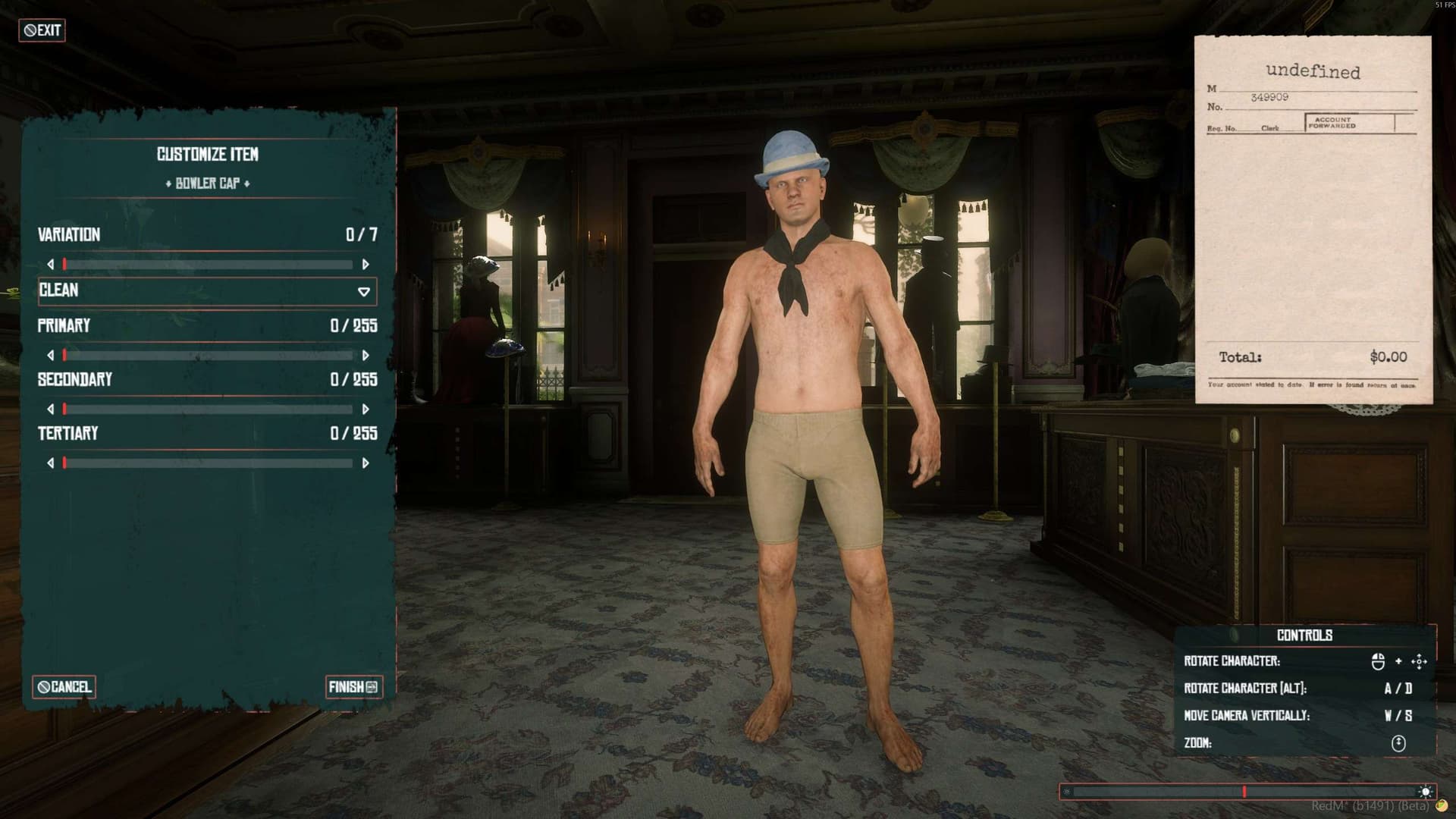
Task: Adjust the lighting brightness slider
Action: point(1245,792)
